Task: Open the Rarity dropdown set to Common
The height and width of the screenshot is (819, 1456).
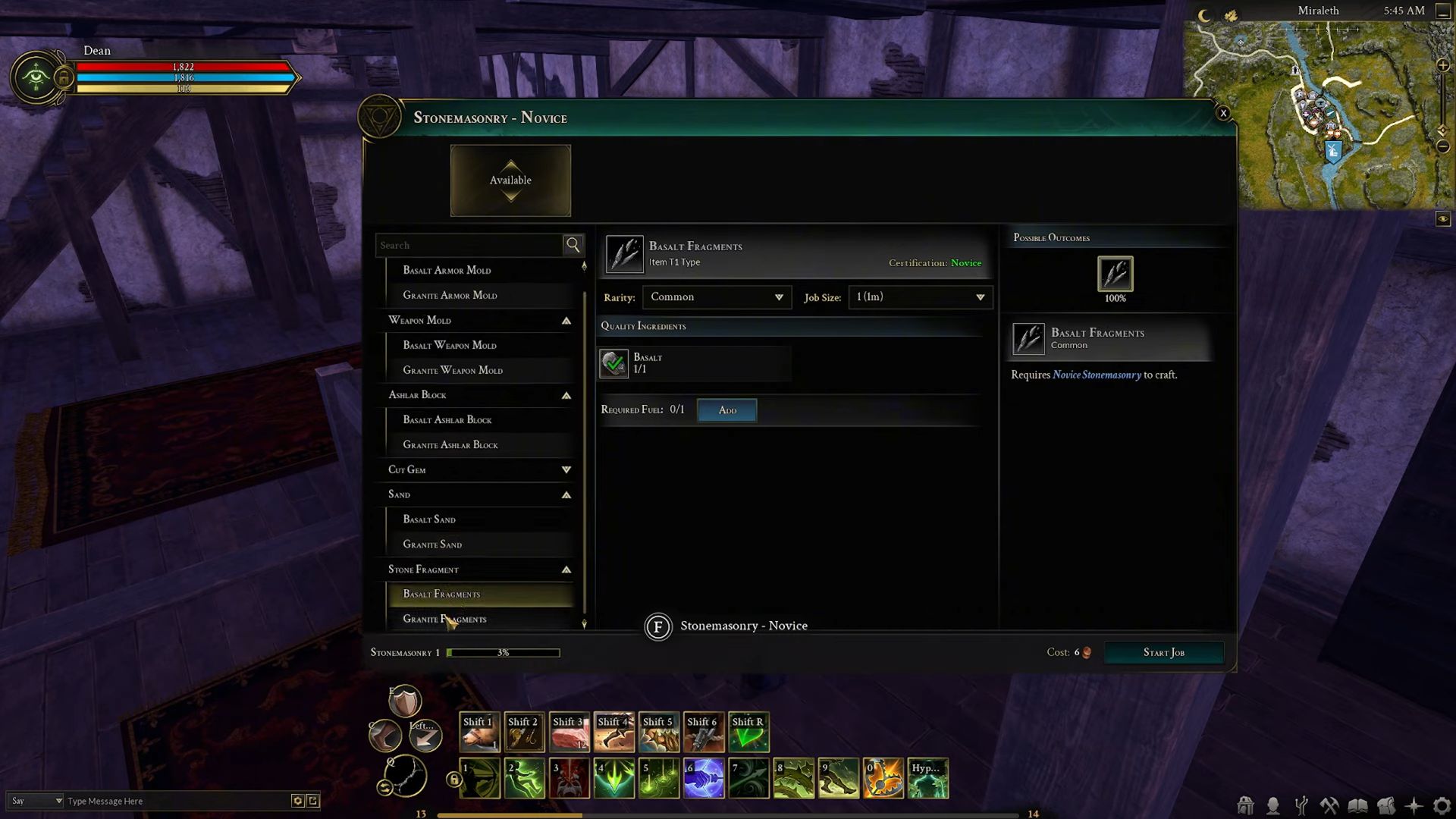Action: (x=716, y=297)
